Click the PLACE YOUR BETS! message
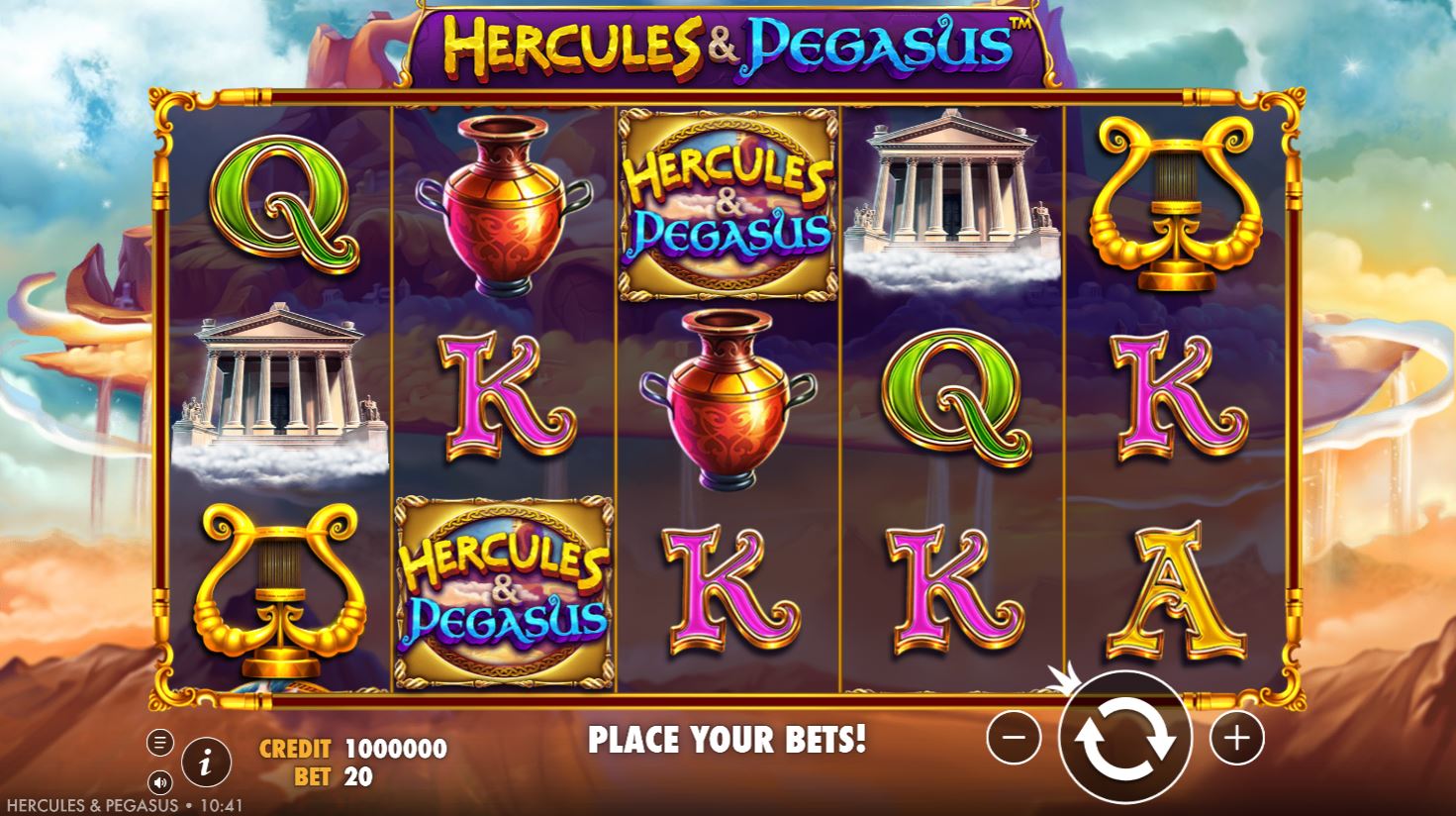 click(x=729, y=739)
